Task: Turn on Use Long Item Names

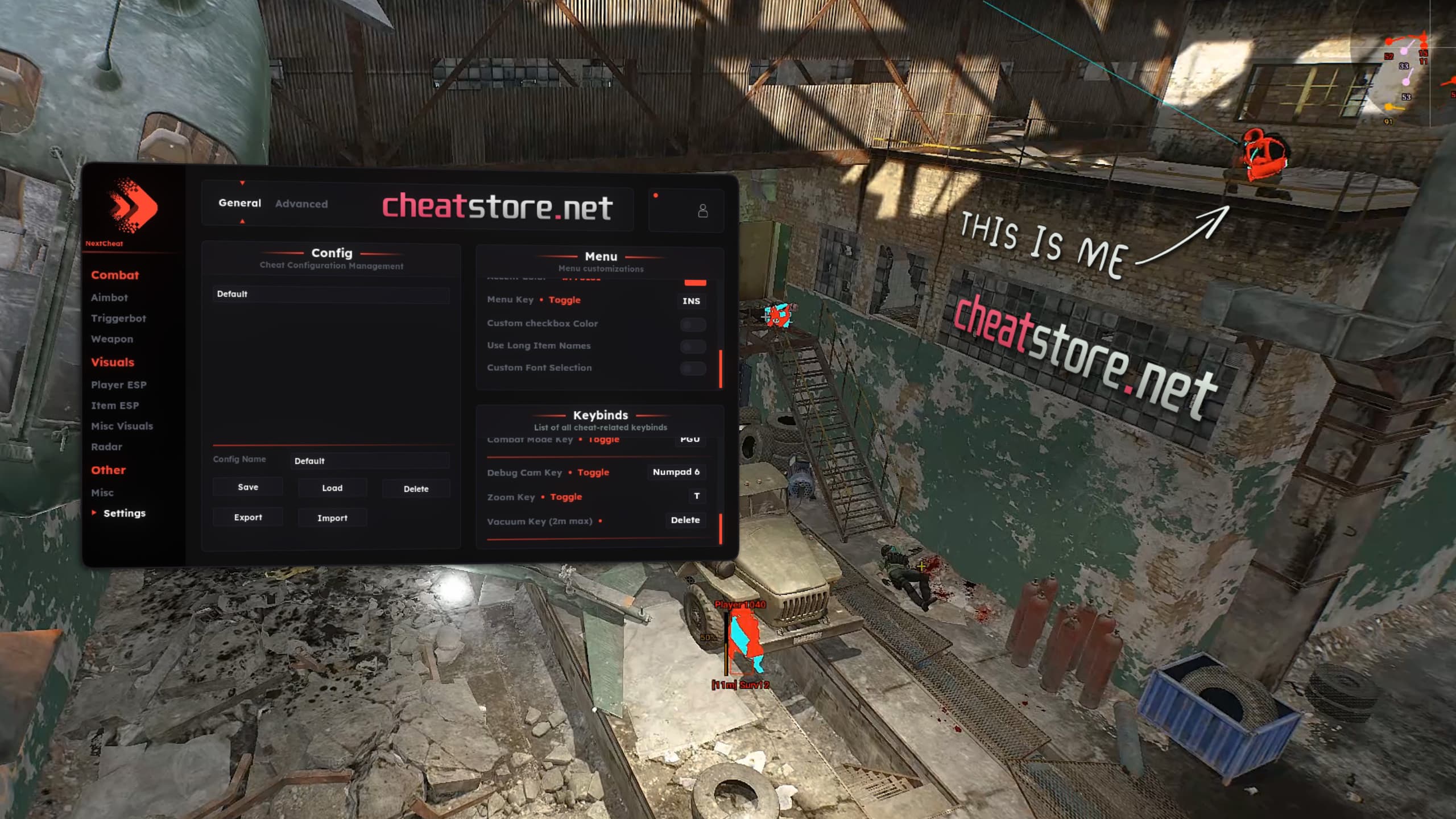Action: point(693,346)
